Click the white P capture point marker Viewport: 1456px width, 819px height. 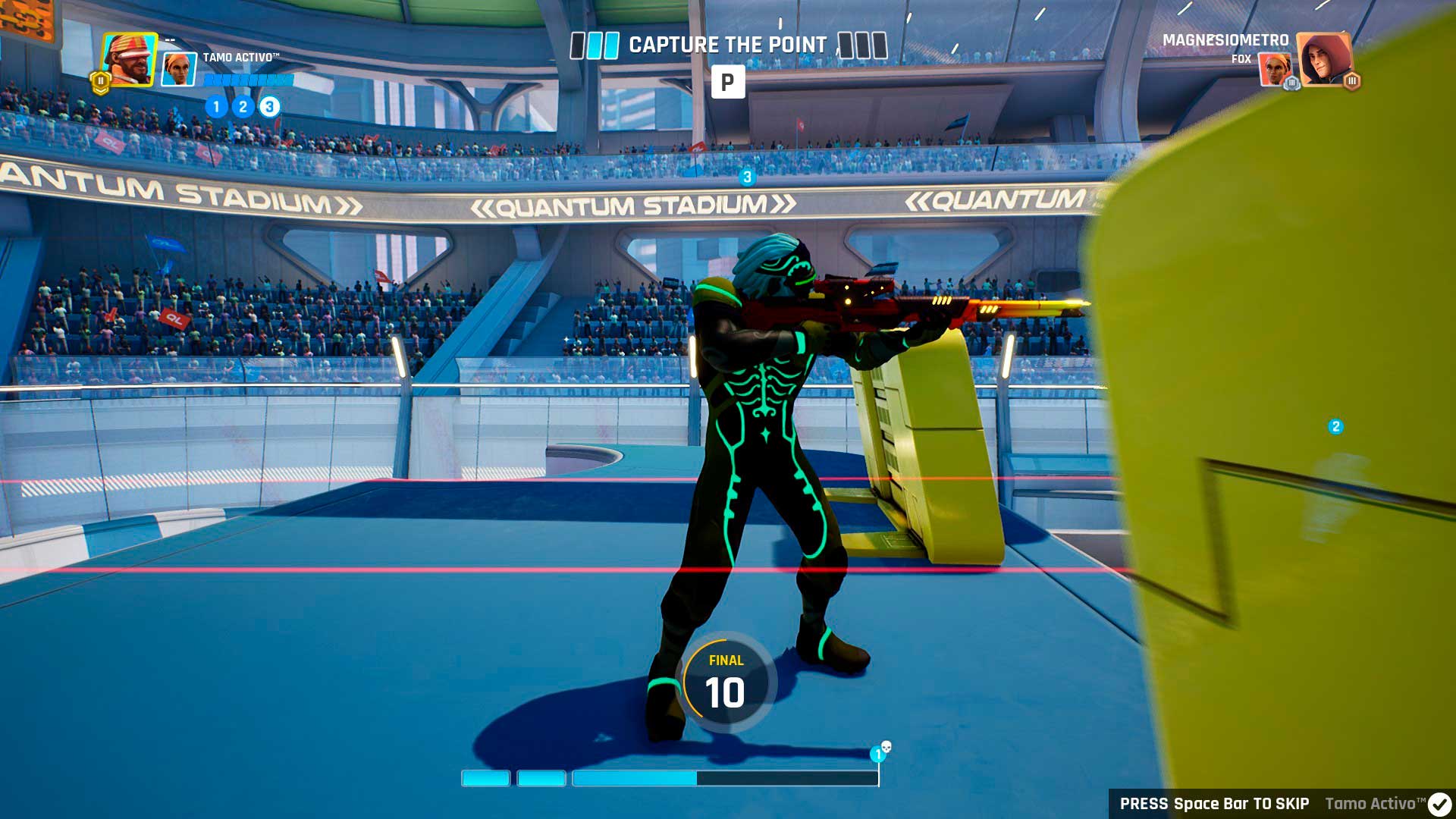[x=727, y=82]
